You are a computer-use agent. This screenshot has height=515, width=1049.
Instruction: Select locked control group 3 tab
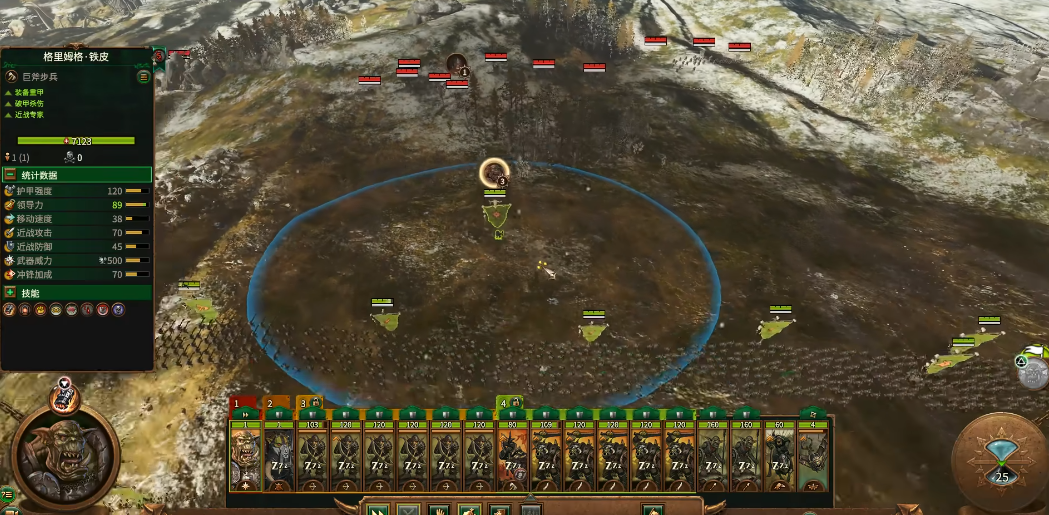306,404
